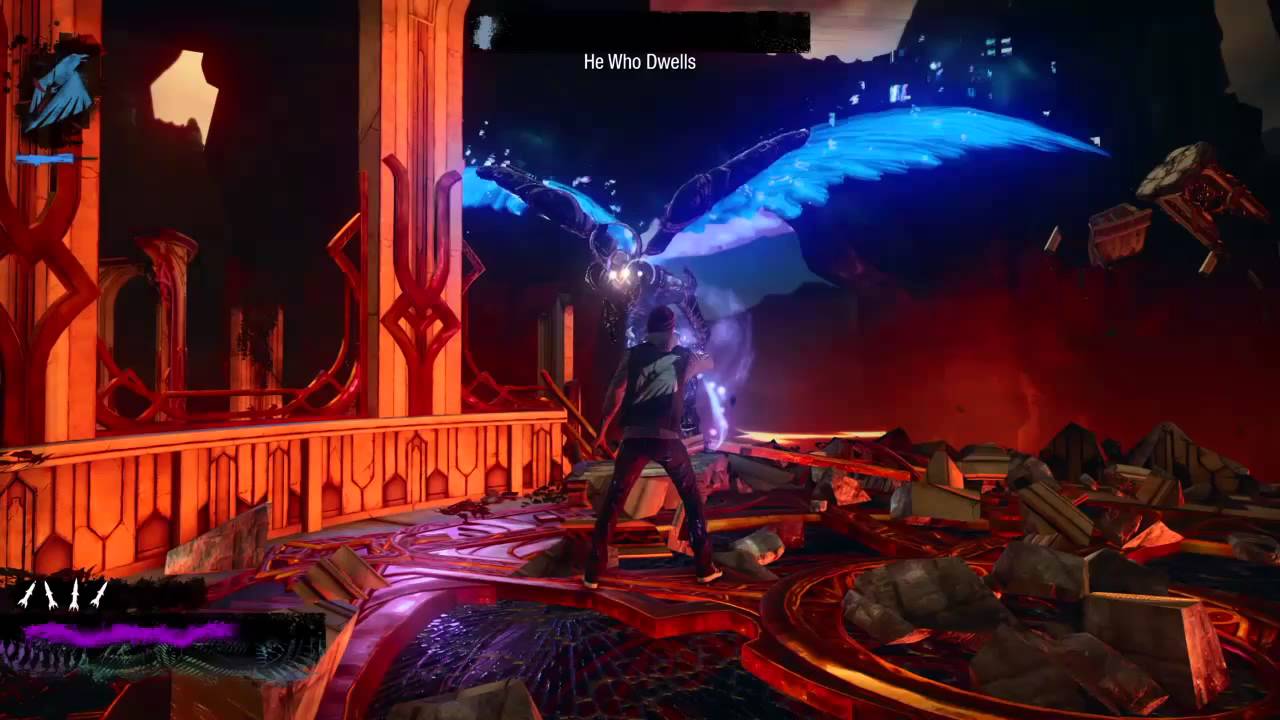Viewport: 1280px width, 720px height.
Task: Click the blue bird karma icon
Action: coord(59,89)
